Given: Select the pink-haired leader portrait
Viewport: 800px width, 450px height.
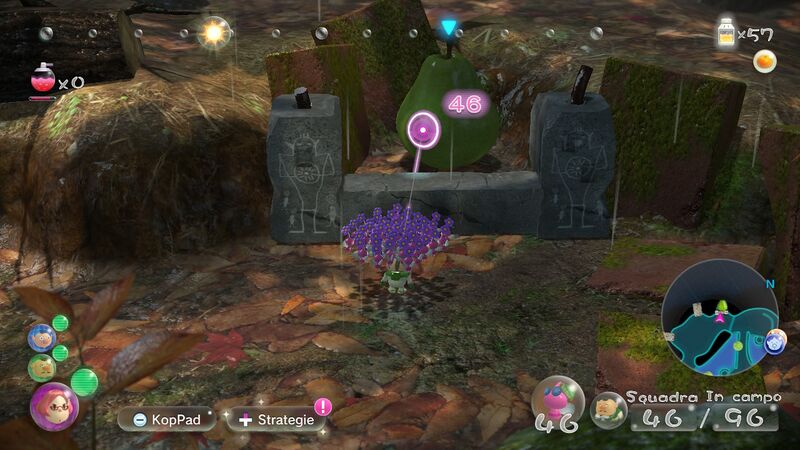Looking at the screenshot, I should (x=53, y=406).
